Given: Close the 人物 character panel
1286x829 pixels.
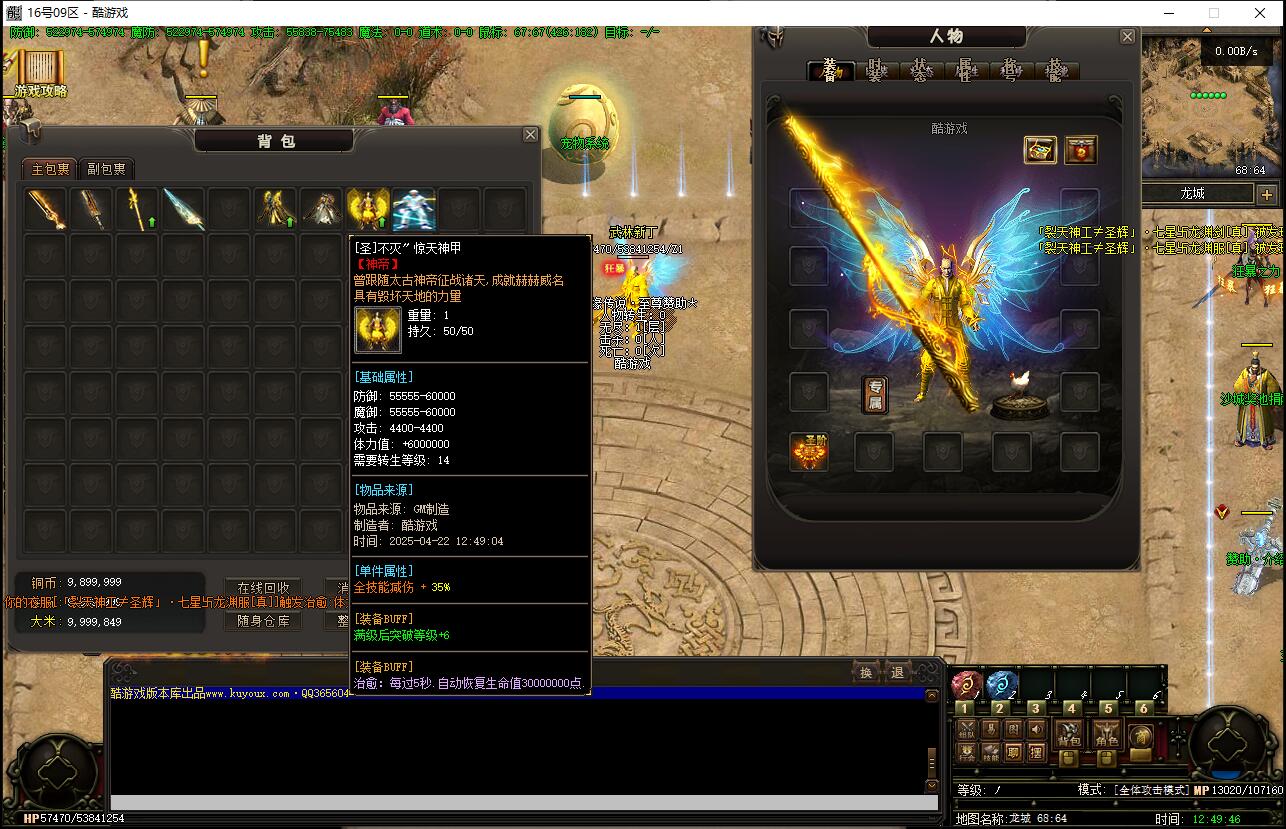Looking at the screenshot, I should point(1127,37).
